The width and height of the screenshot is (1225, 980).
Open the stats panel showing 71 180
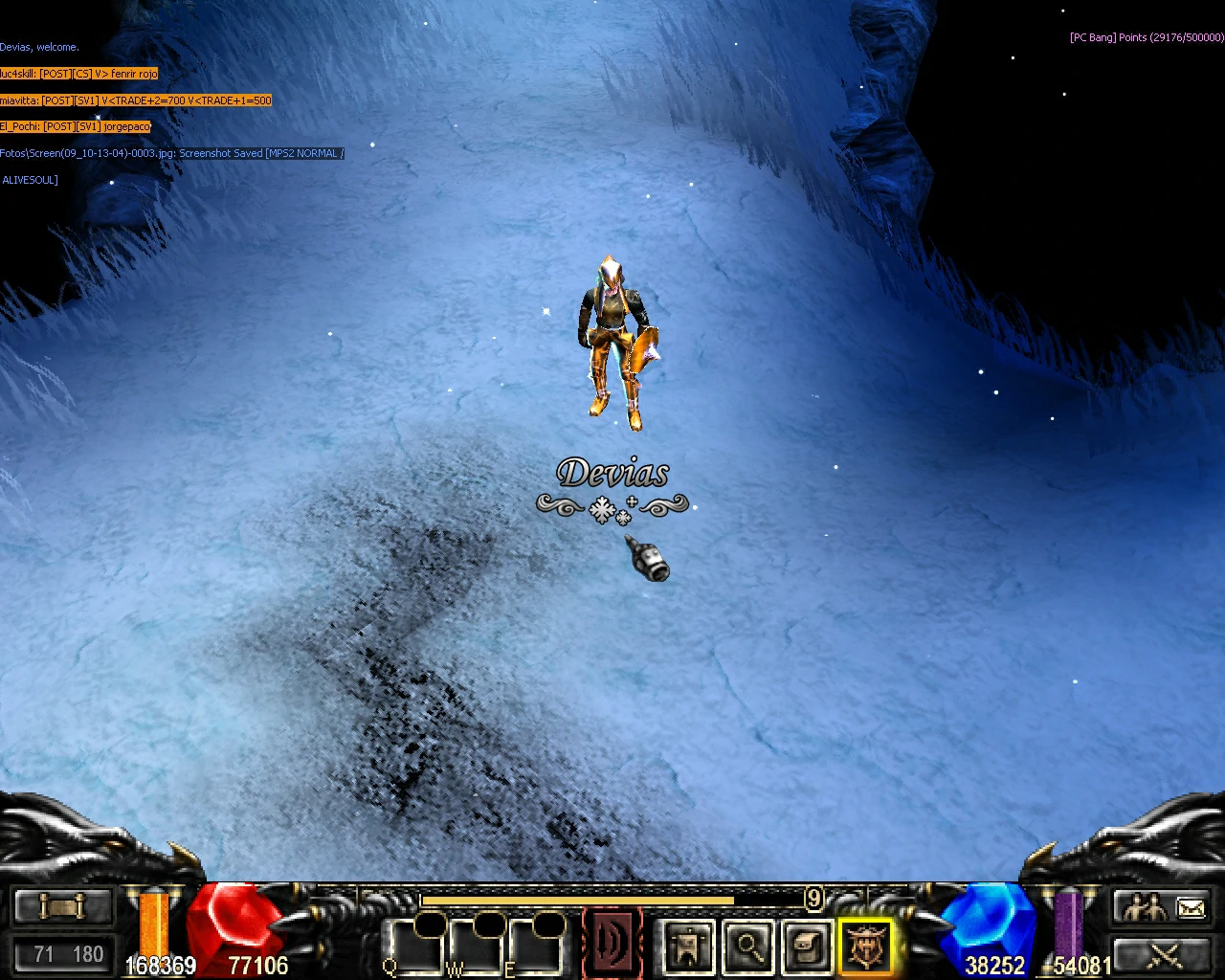pos(63,953)
